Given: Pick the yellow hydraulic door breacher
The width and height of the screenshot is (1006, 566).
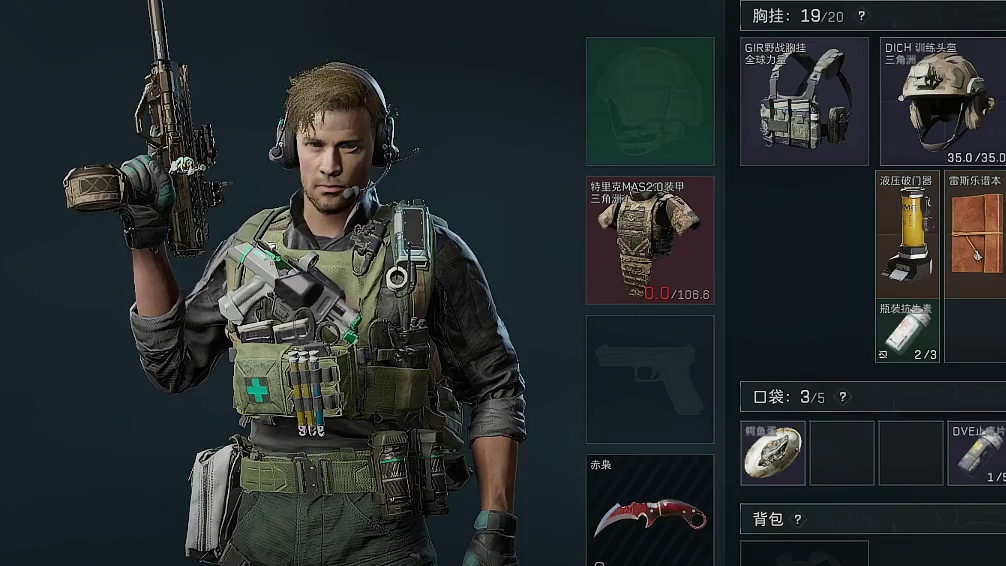Looking at the screenshot, I should (x=907, y=235).
